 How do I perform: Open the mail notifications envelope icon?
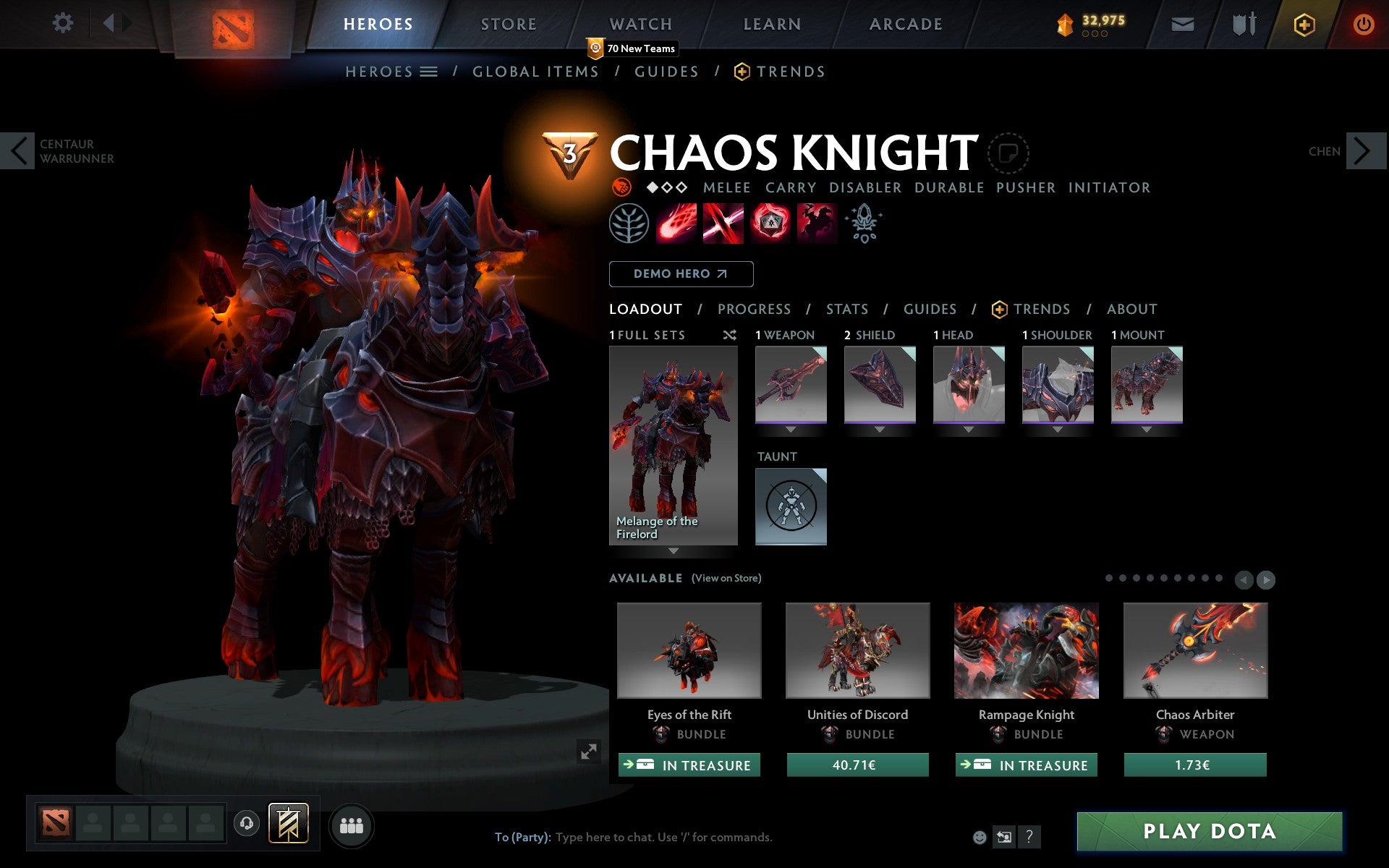coord(1182,23)
